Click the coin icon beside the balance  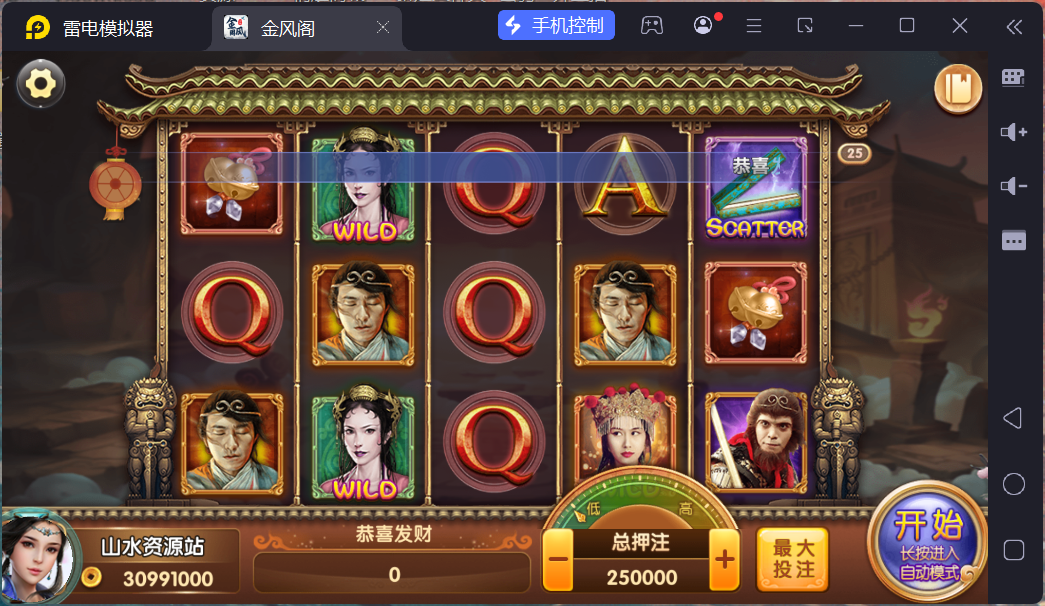pyautogui.click(x=92, y=577)
